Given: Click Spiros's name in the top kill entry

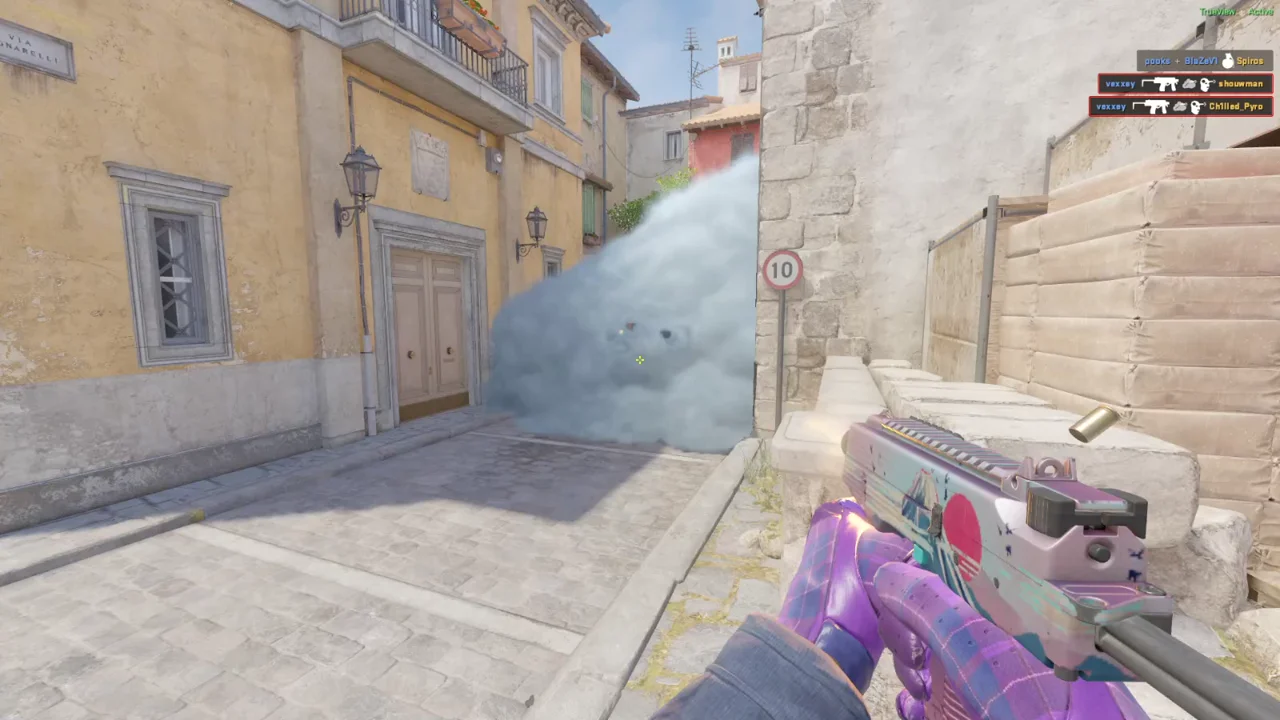Looking at the screenshot, I should click(1250, 61).
